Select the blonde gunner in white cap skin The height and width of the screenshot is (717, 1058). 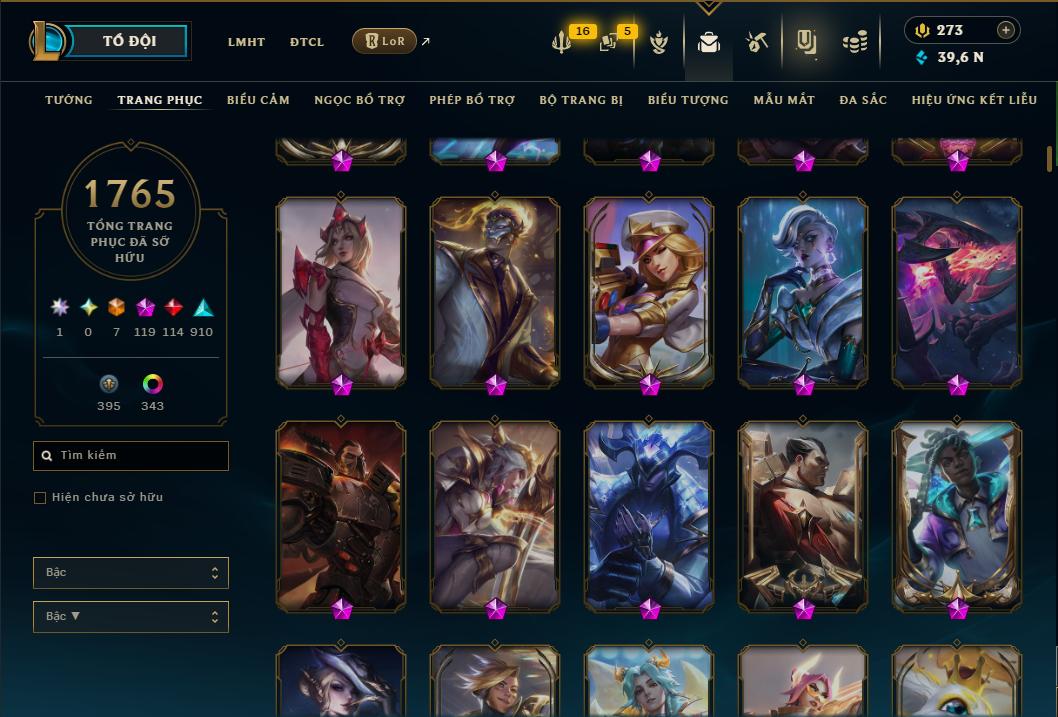tap(649, 290)
